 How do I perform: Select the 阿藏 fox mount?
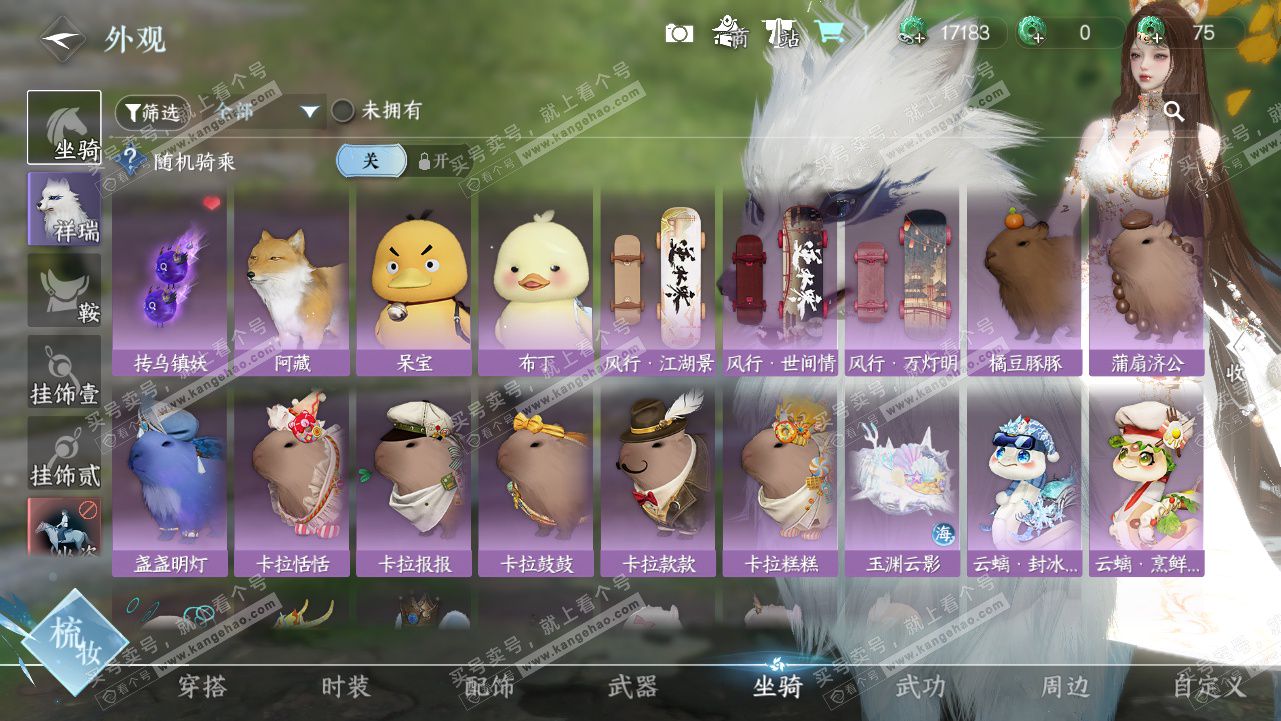coord(292,282)
